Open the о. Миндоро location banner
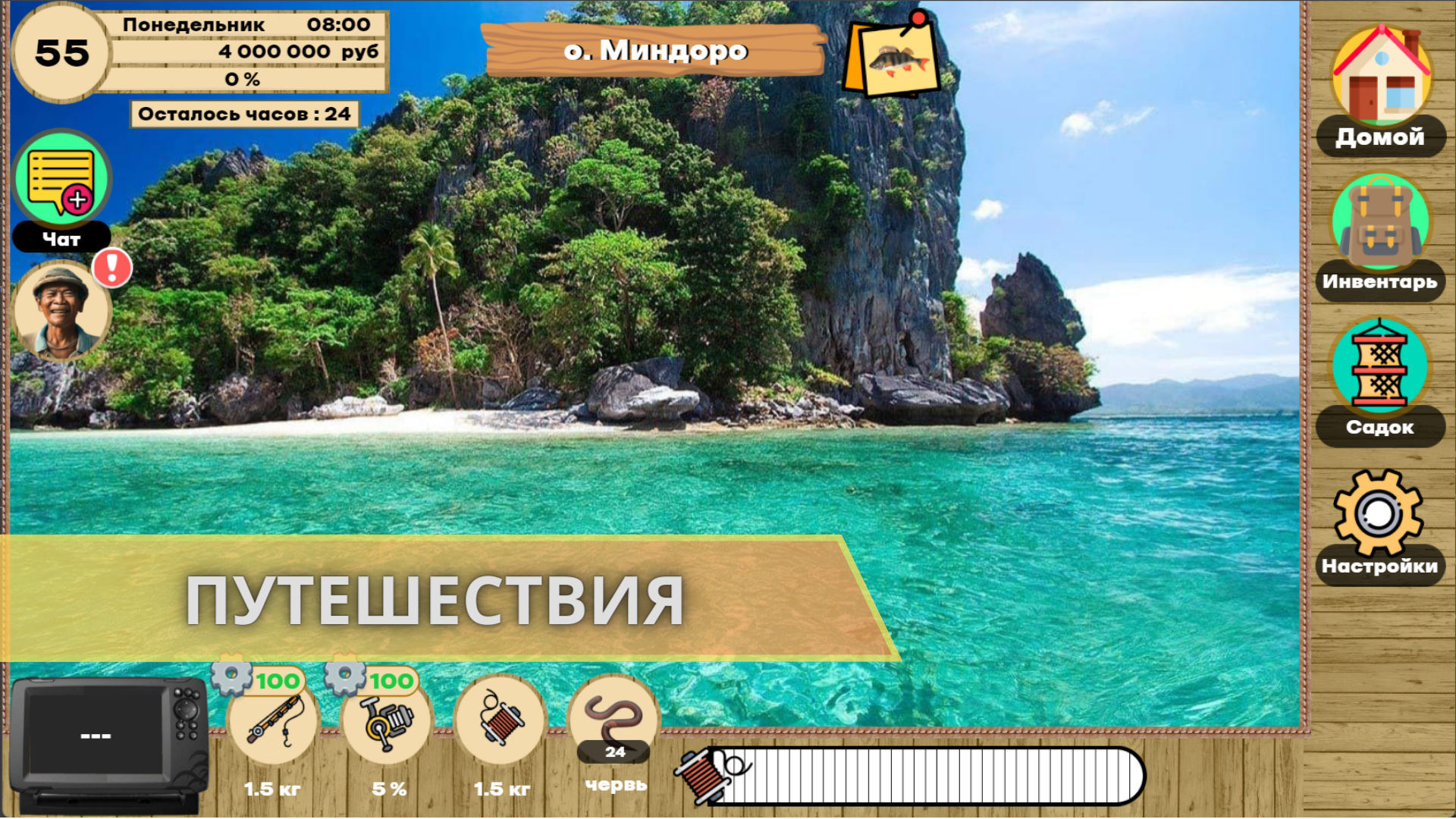1456x819 pixels. pyautogui.click(x=656, y=52)
